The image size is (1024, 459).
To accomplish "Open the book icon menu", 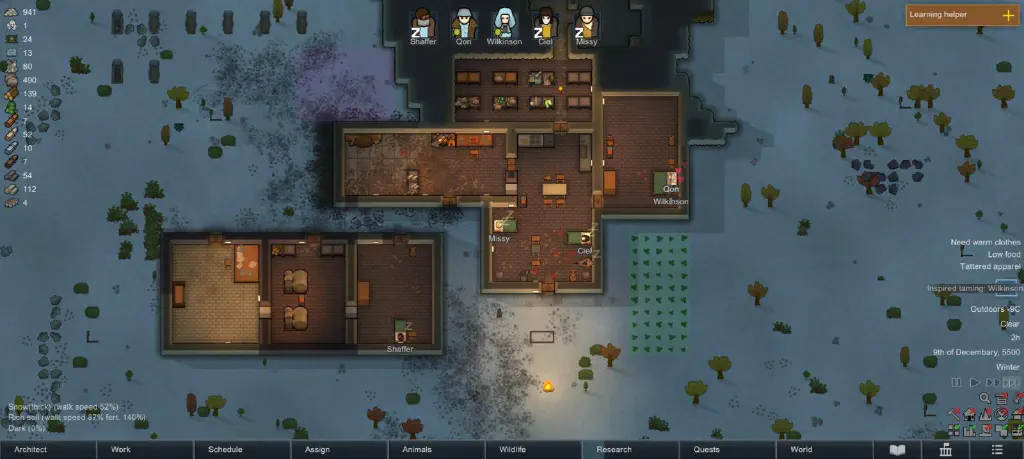I will coord(897,450).
